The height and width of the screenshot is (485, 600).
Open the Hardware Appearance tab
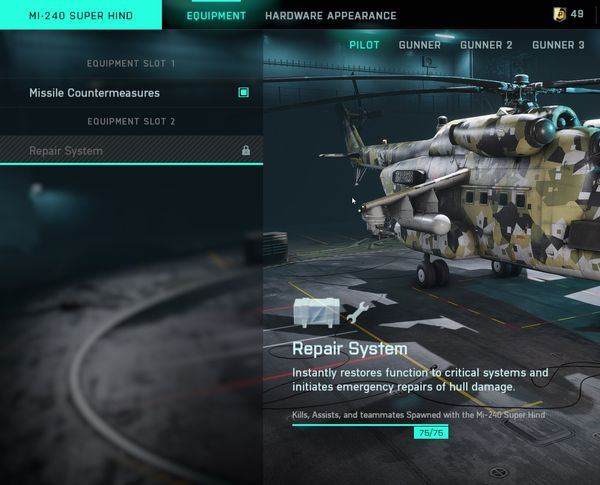coord(330,16)
